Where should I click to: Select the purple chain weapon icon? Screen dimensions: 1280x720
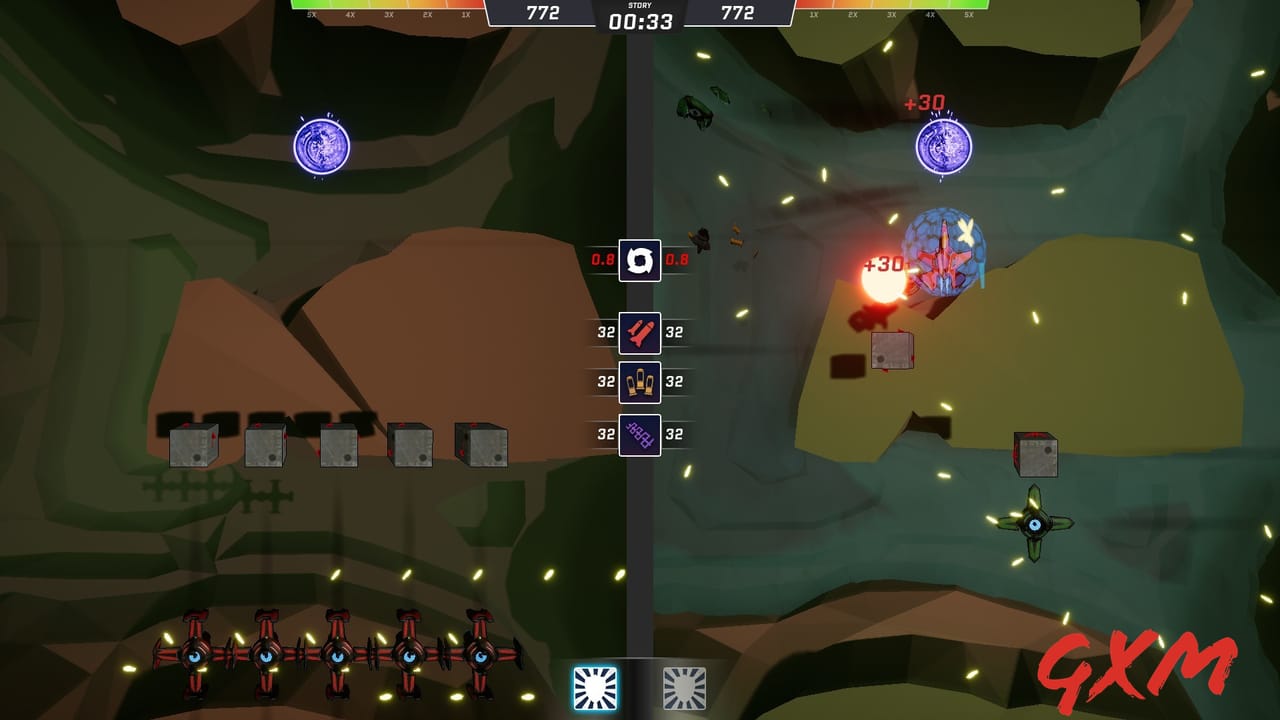pyautogui.click(x=640, y=433)
